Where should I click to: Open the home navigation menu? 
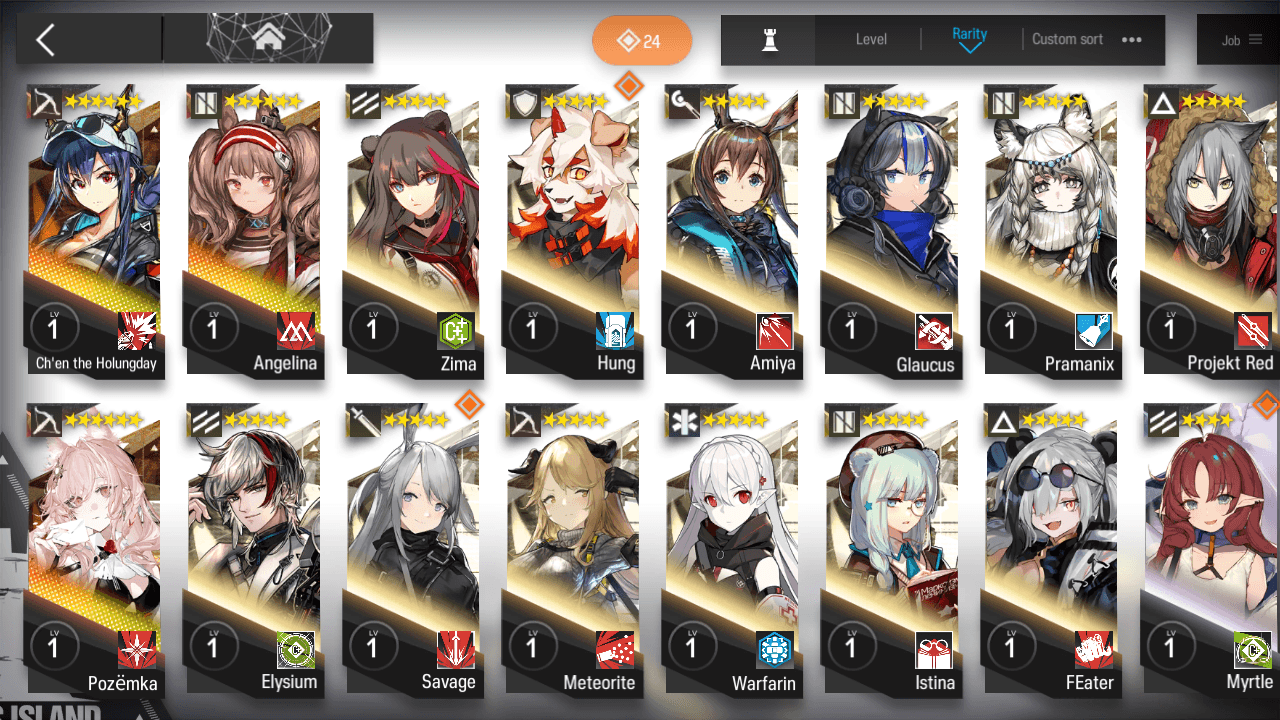click(x=267, y=39)
